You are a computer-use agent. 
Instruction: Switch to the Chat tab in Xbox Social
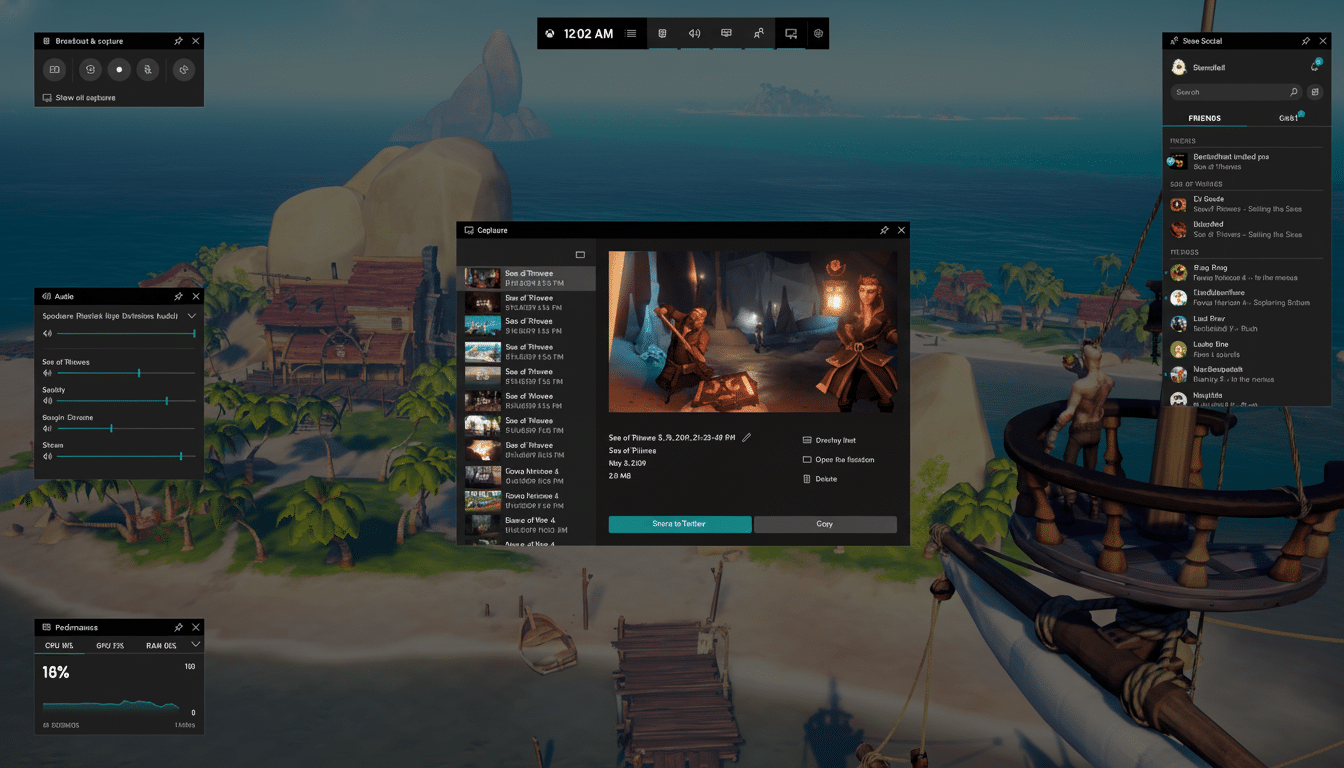tap(1289, 117)
